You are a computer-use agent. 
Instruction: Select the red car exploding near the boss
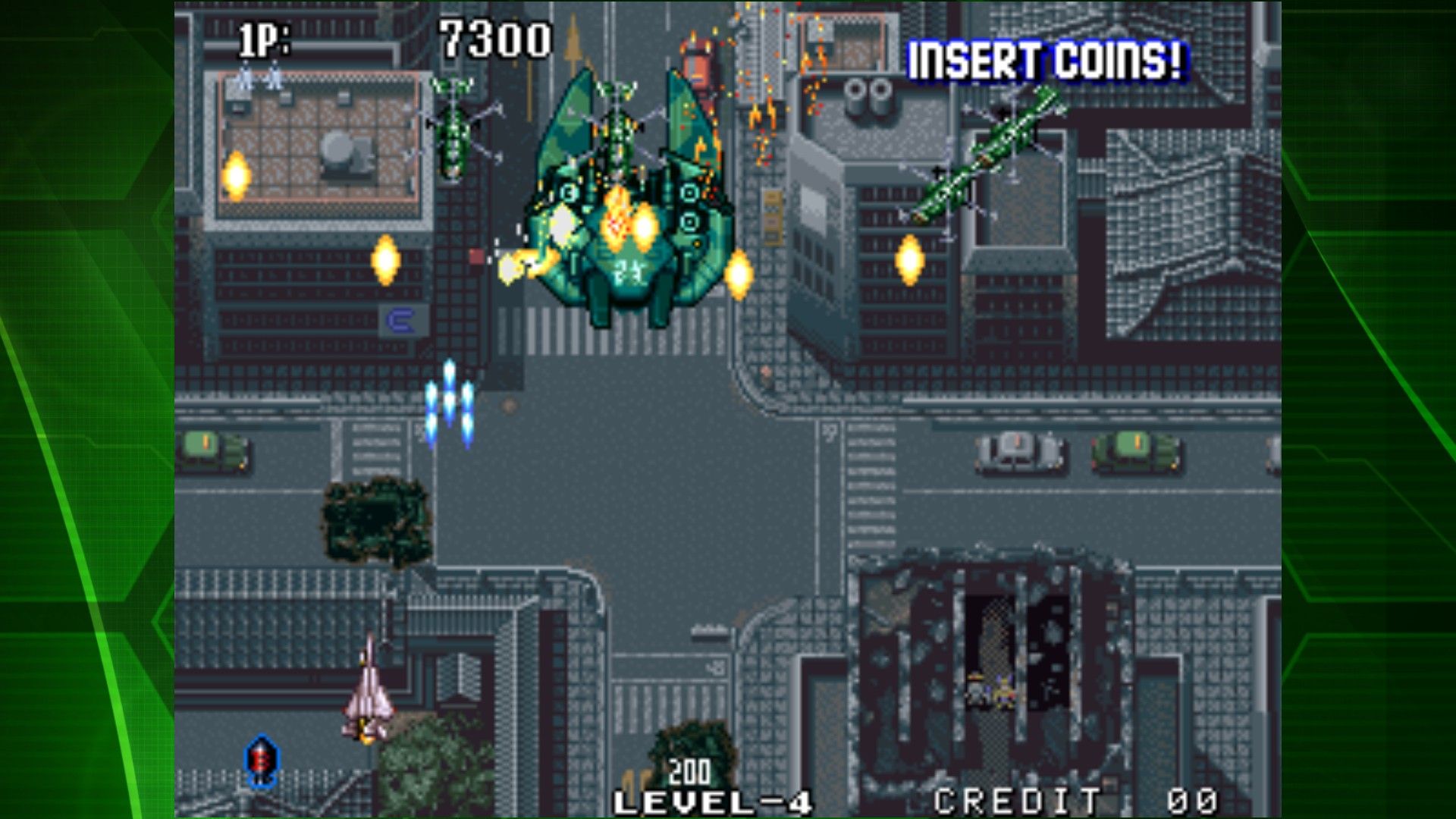[698, 68]
